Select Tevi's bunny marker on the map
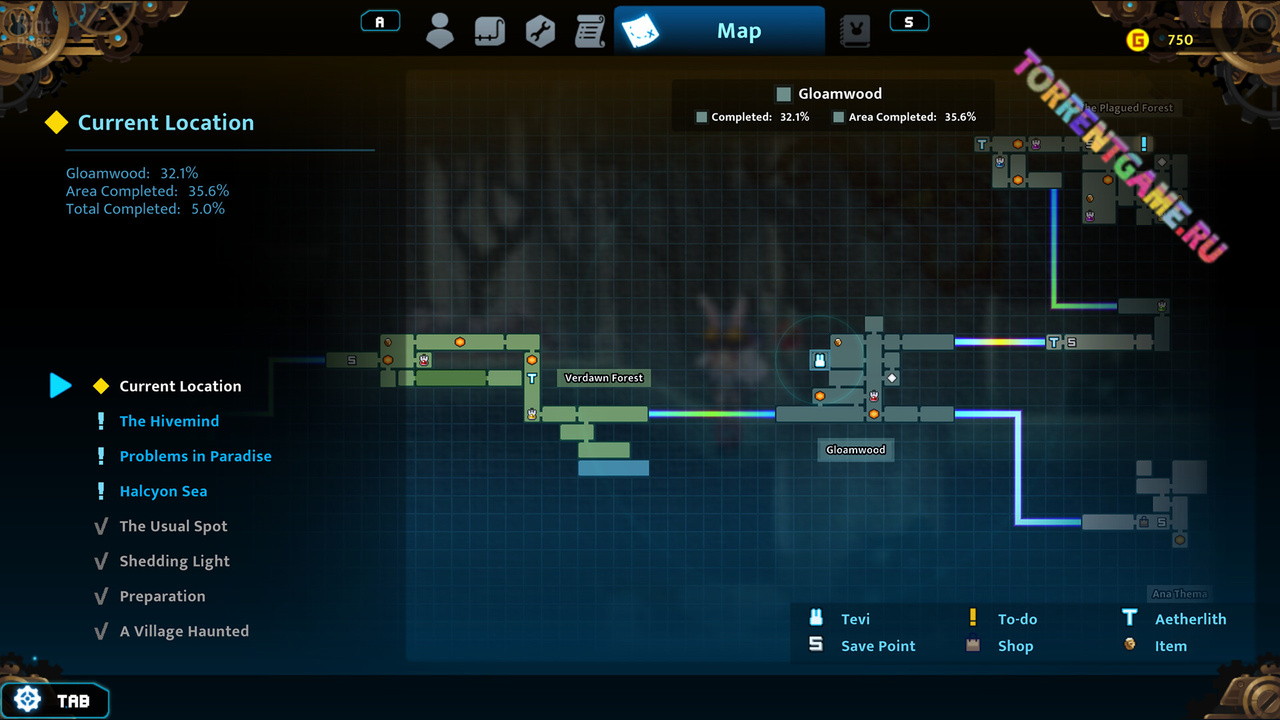Screen dimensions: 1280x720 click(x=820, y=360)
